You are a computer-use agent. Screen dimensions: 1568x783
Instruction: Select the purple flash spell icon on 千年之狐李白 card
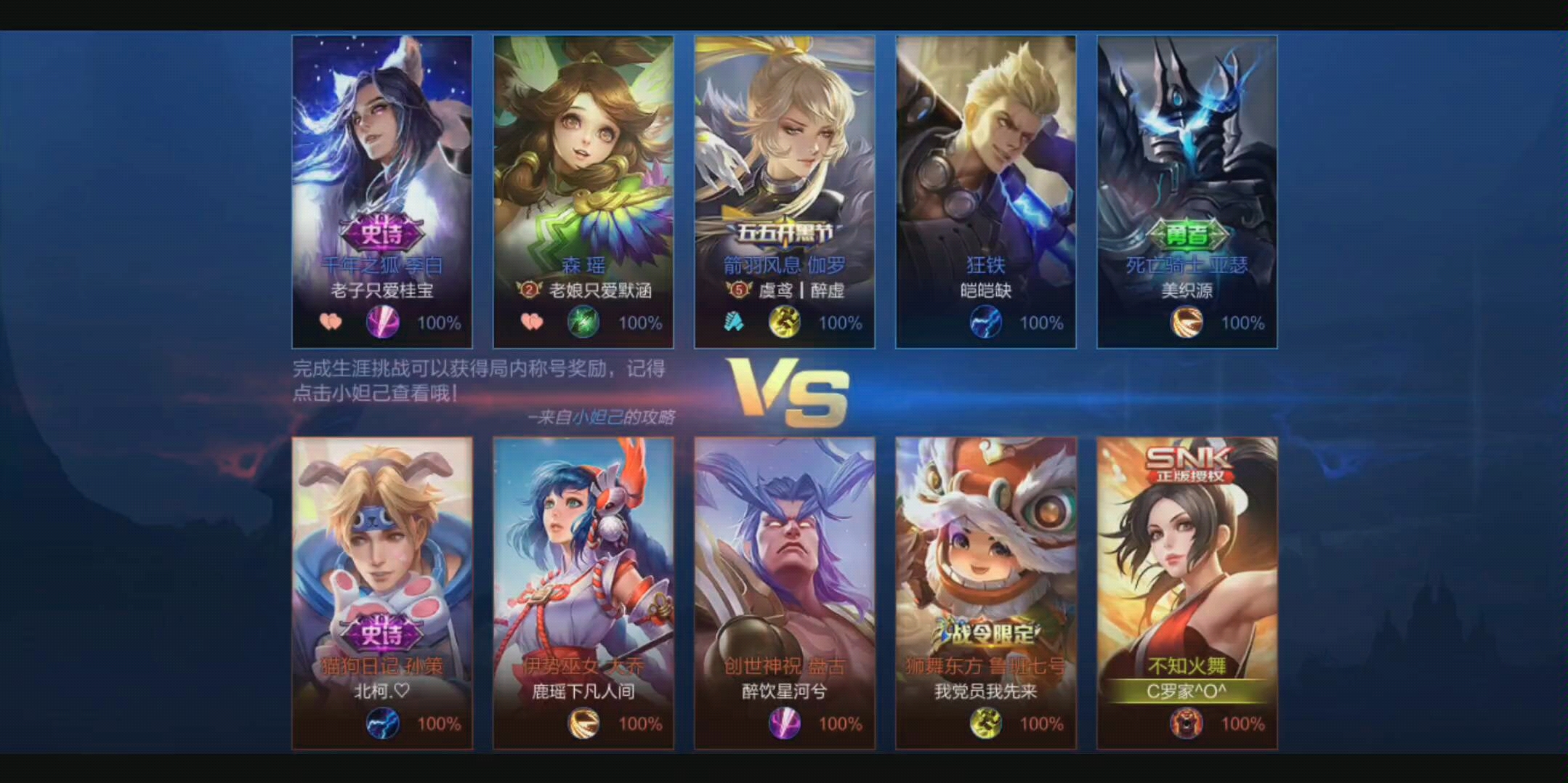[x=383, y=322]
